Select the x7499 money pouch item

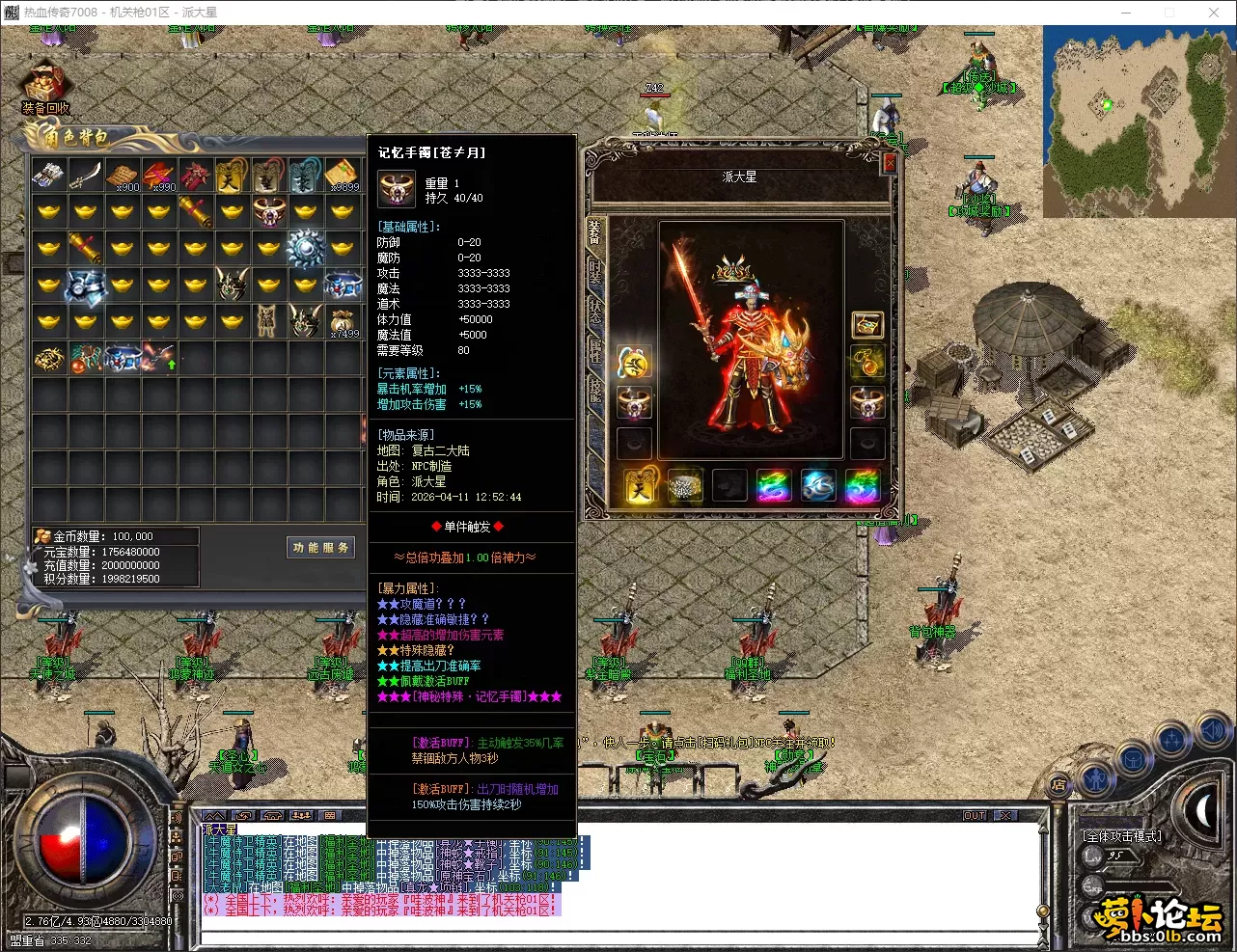click(343, 321)
